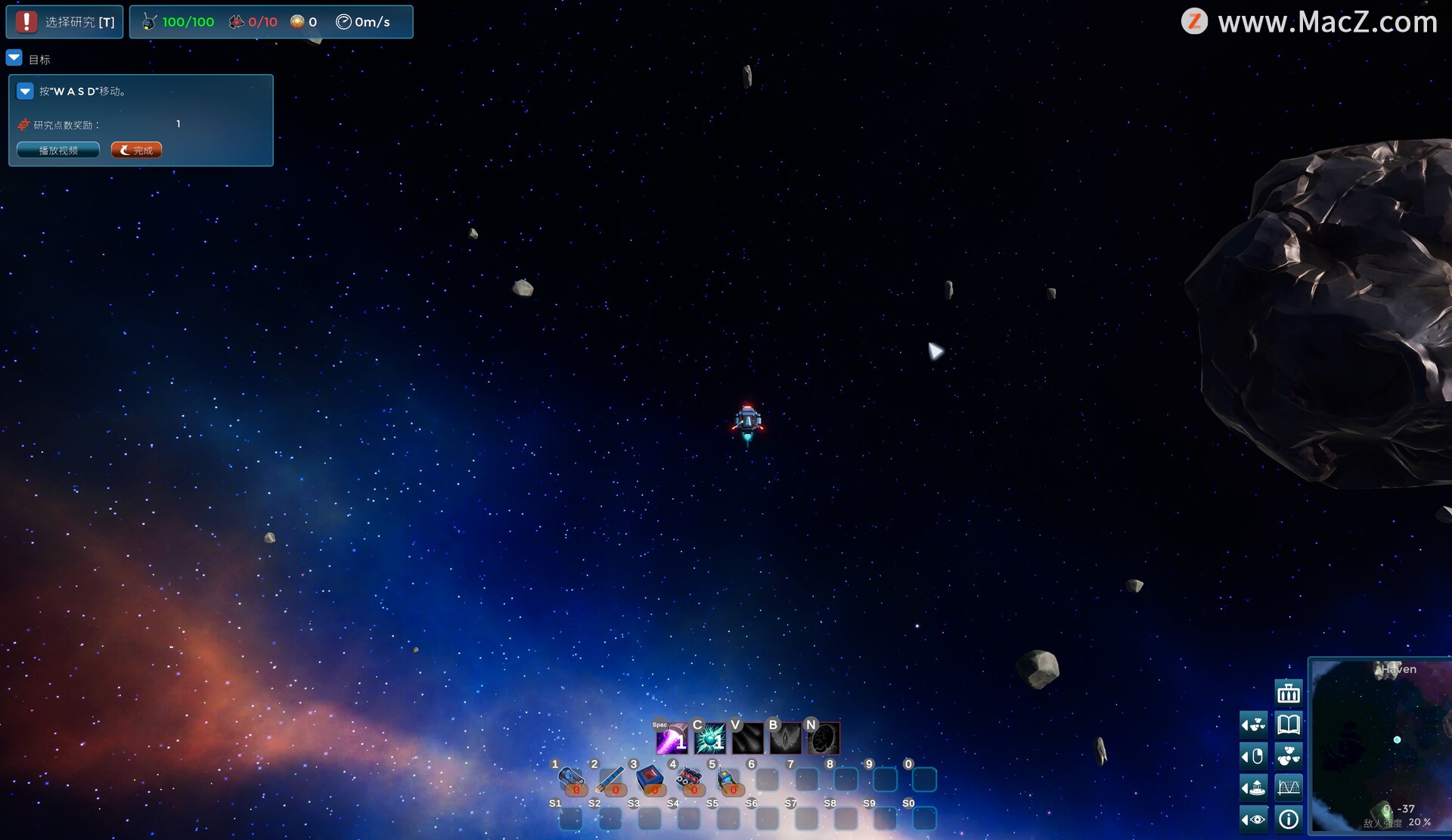Collapse the WASD movement objective arrow
Viewport: 1452px width, 840px height.
click(x=25, y=91)
